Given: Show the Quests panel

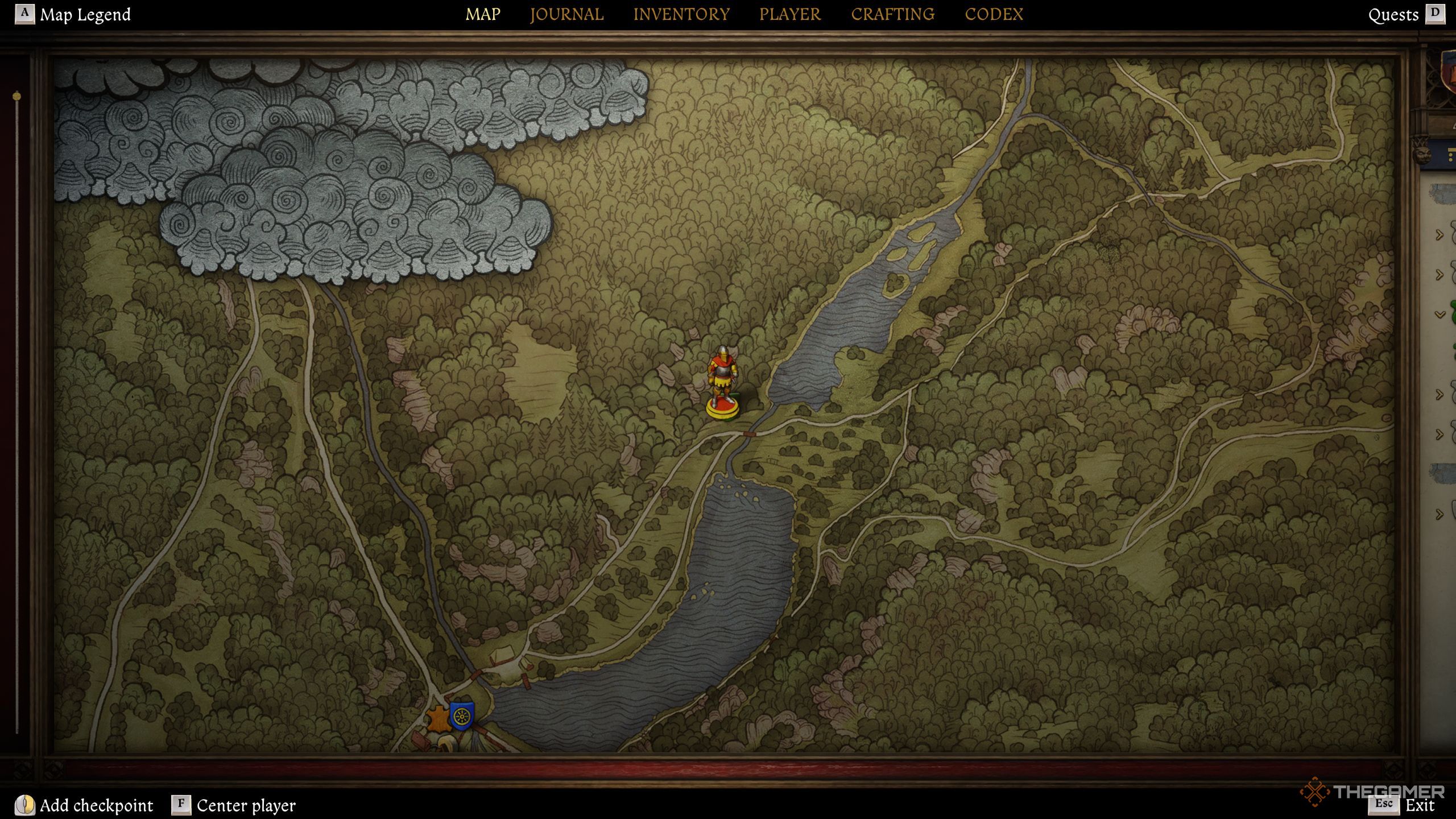Looking at the screenshot, I should point(1393,15).
